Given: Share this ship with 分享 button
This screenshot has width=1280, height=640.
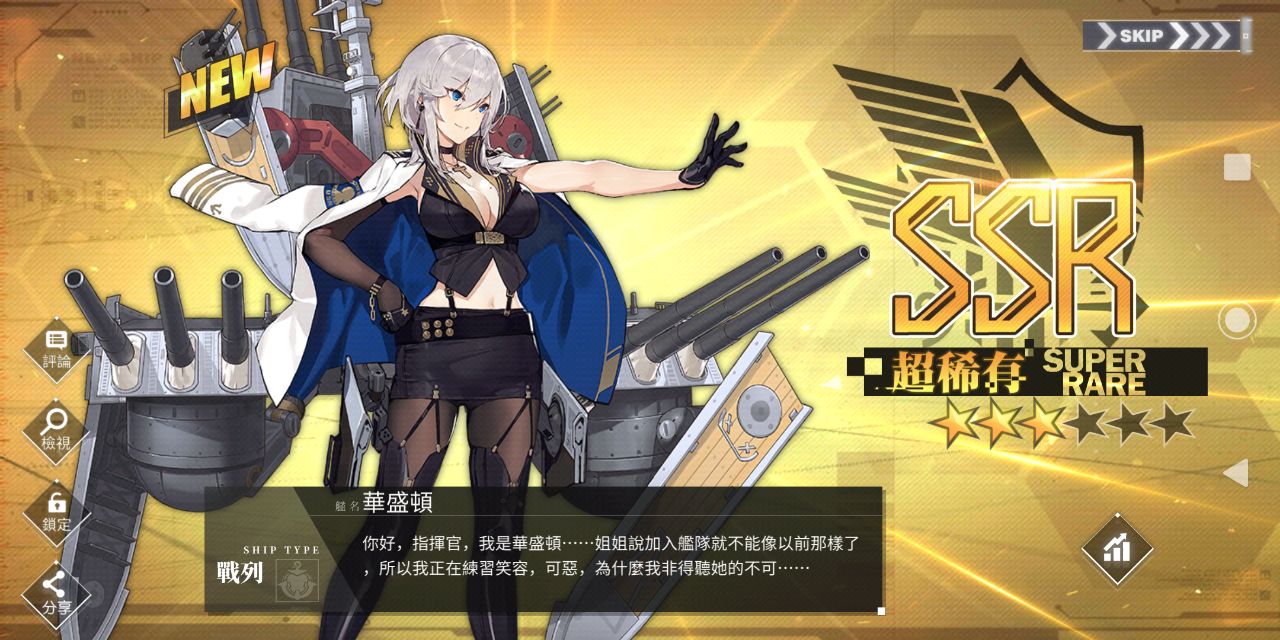Looking at the screenshot, I should click(57, 592).
